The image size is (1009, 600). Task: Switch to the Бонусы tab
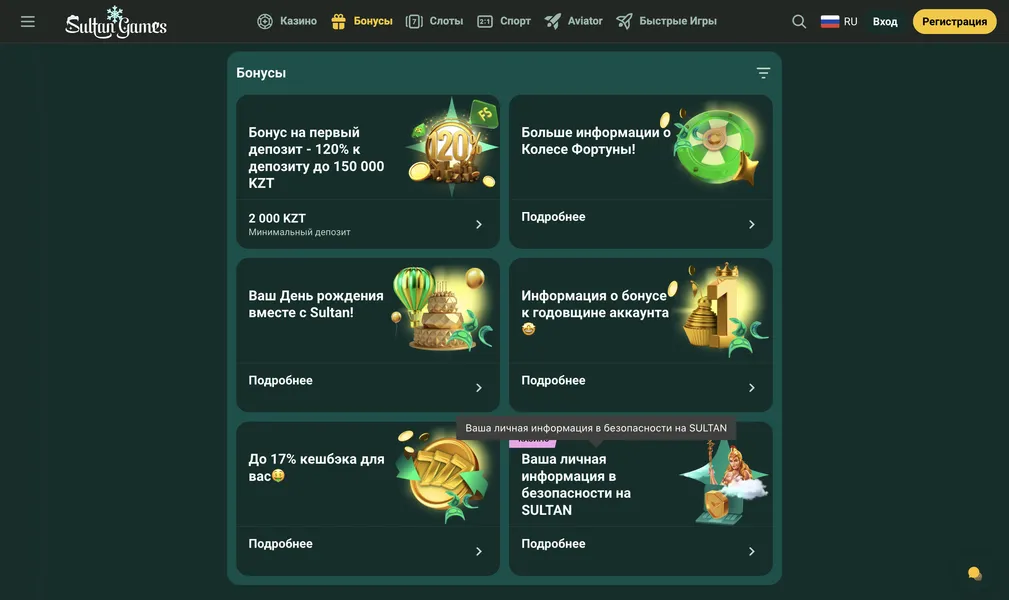click(x=362, y=21)
